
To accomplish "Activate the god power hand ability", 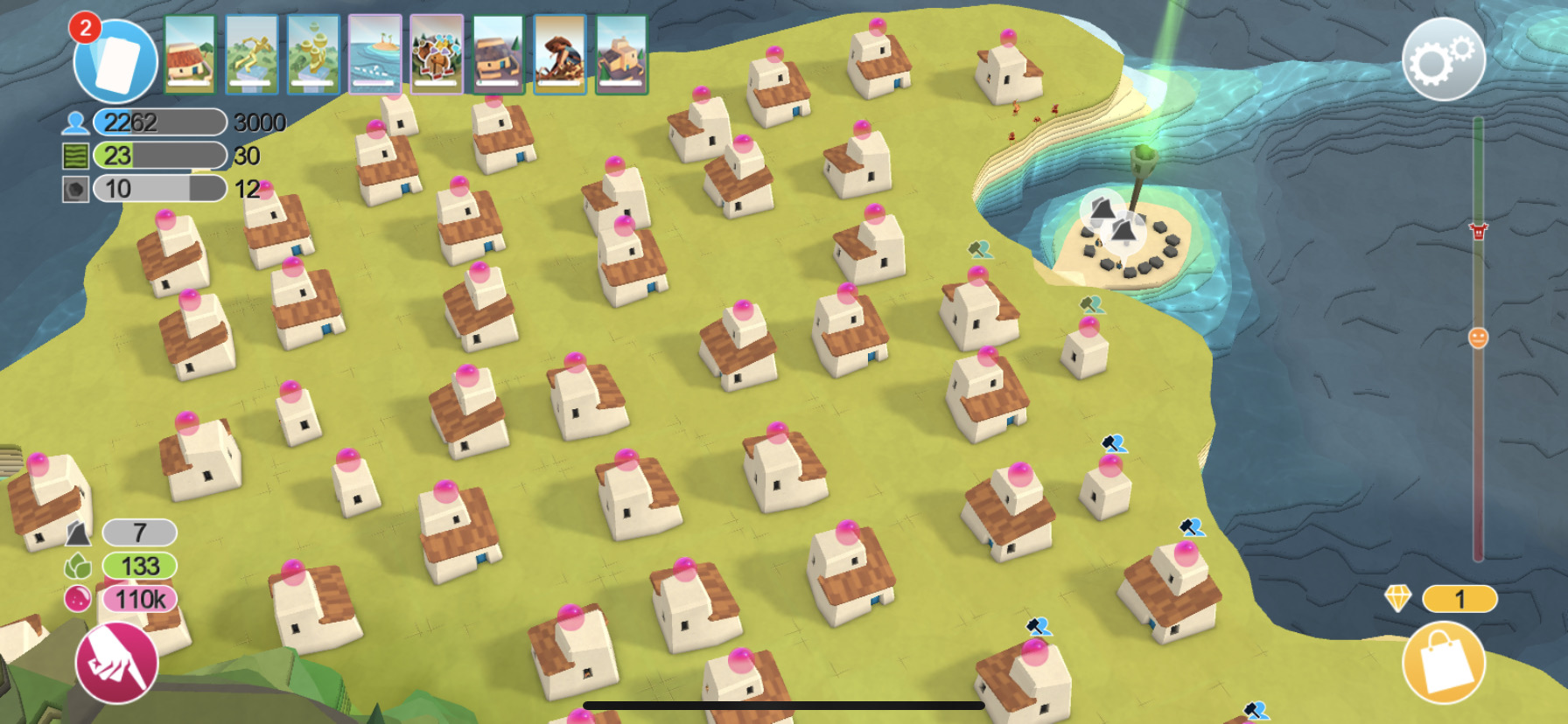I will click(x=118, y=665).
